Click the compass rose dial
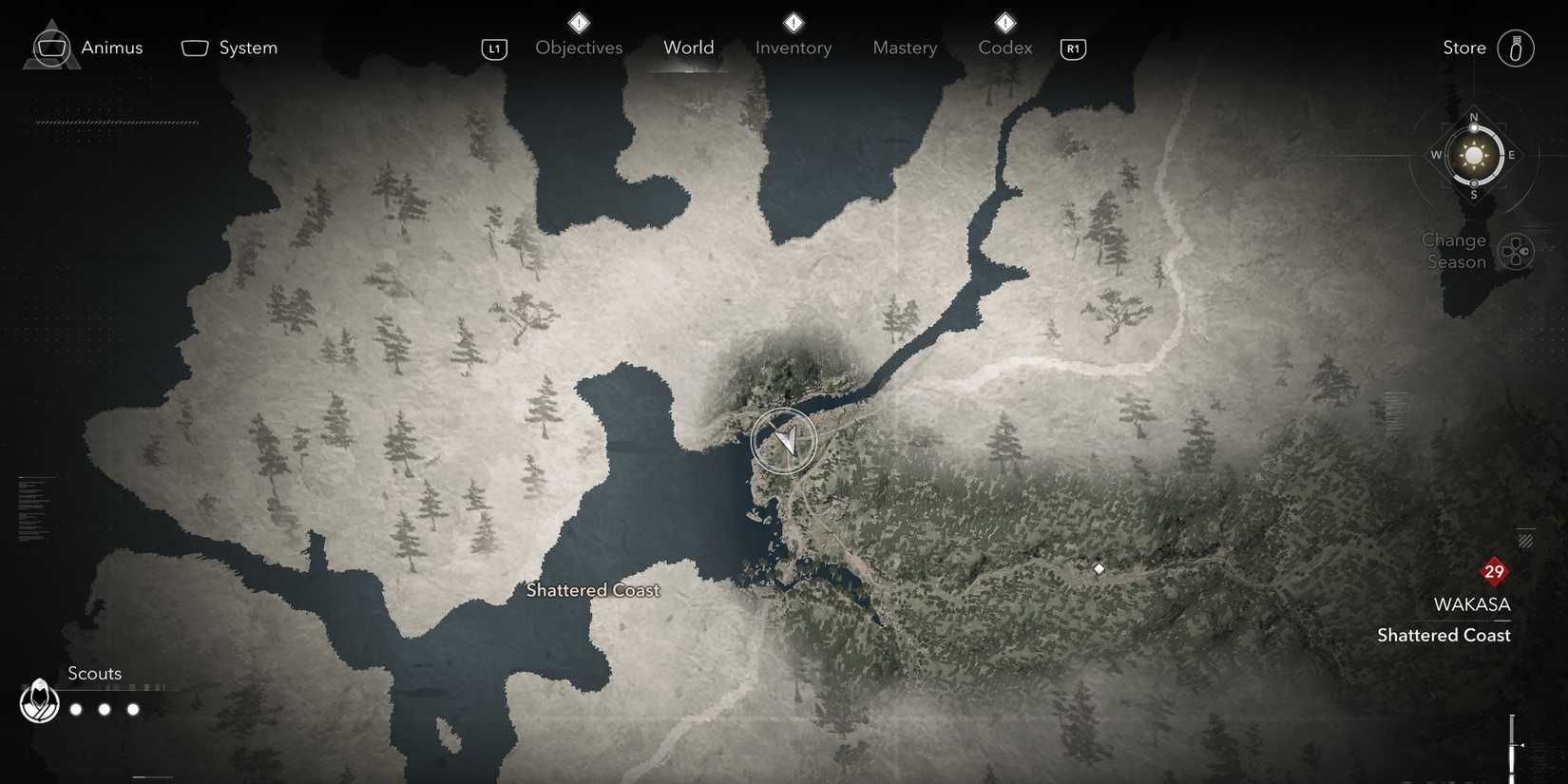 1474,155
